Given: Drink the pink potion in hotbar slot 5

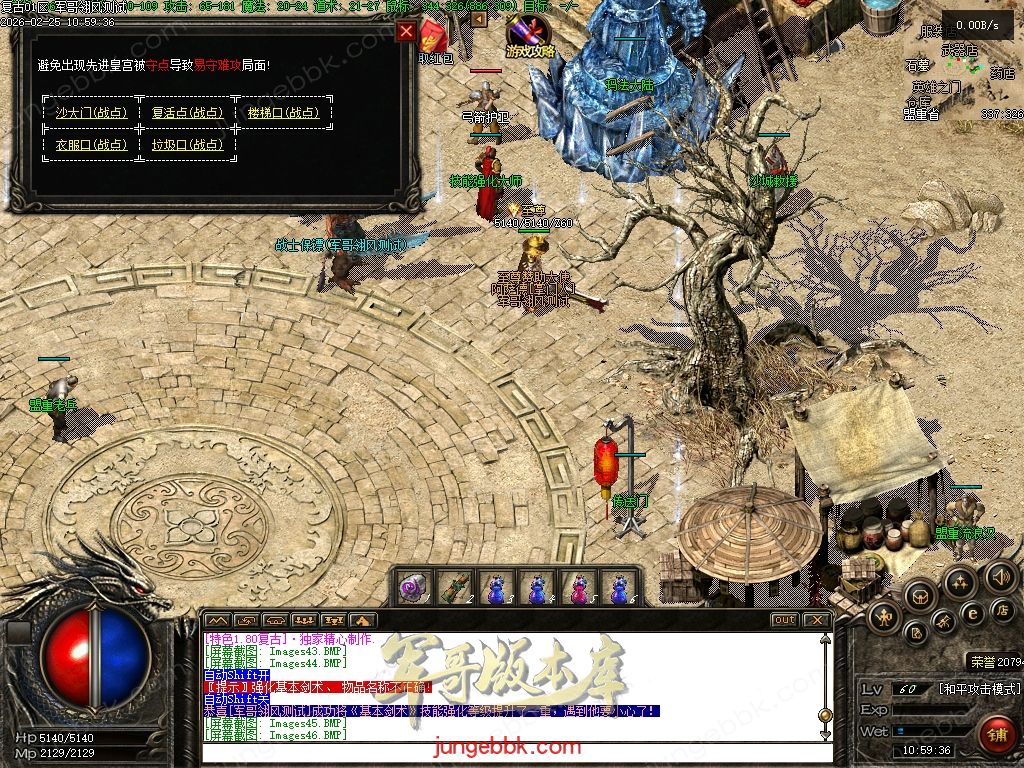Looking at the screenshot, I should (x=579, y=587).
